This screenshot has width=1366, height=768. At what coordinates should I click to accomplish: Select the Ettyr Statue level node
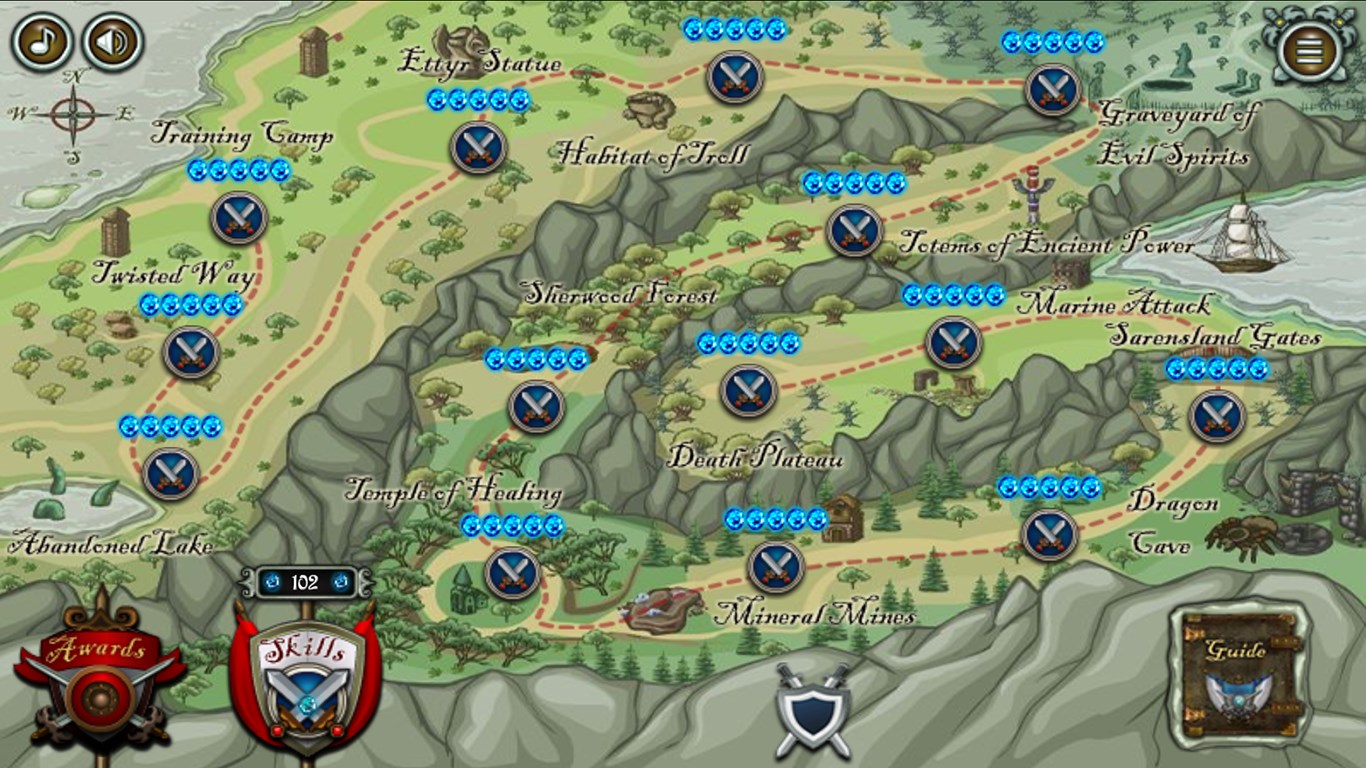tap(478, 147)
